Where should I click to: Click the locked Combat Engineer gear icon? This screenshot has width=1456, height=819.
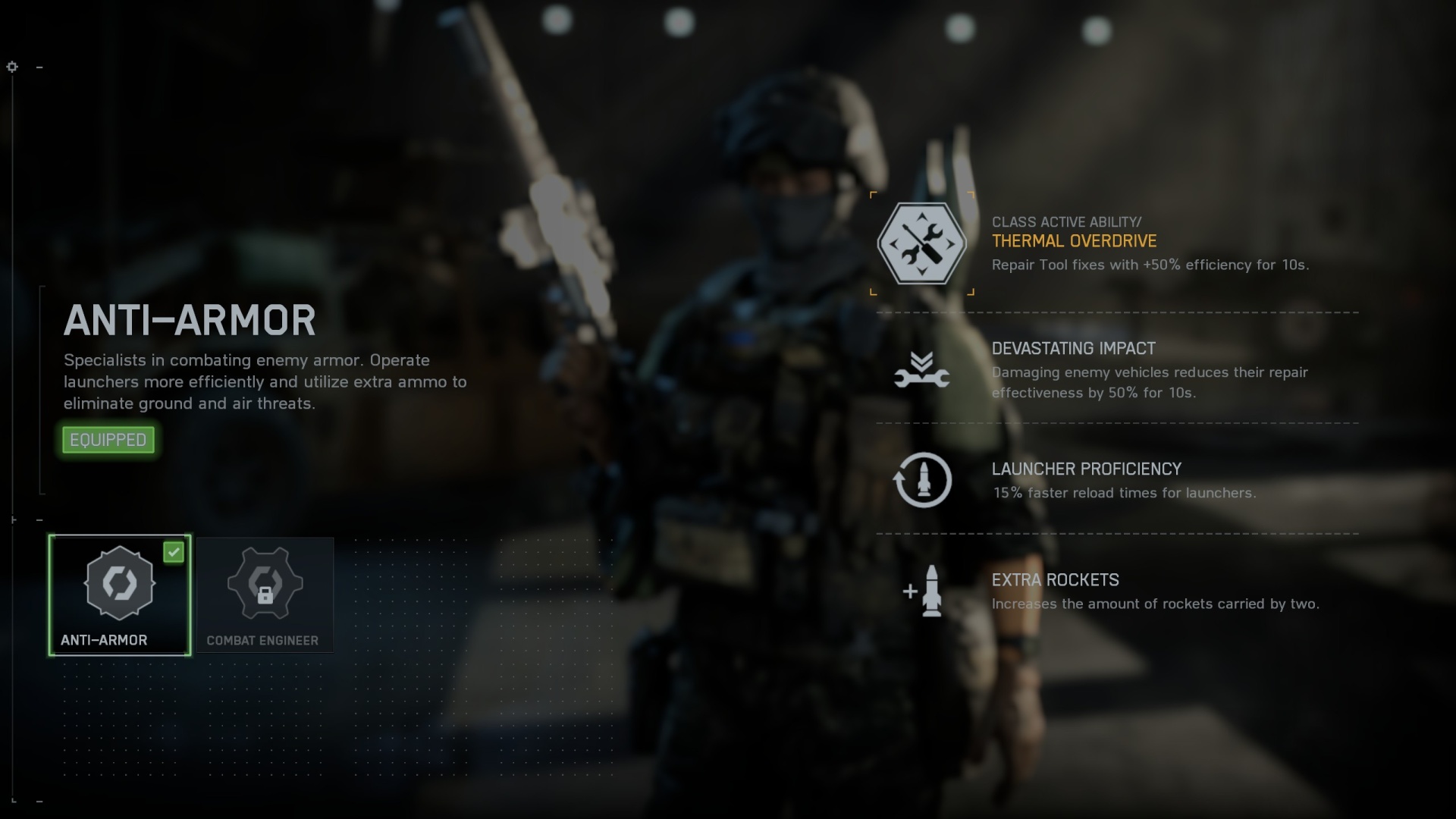point(265,584)
